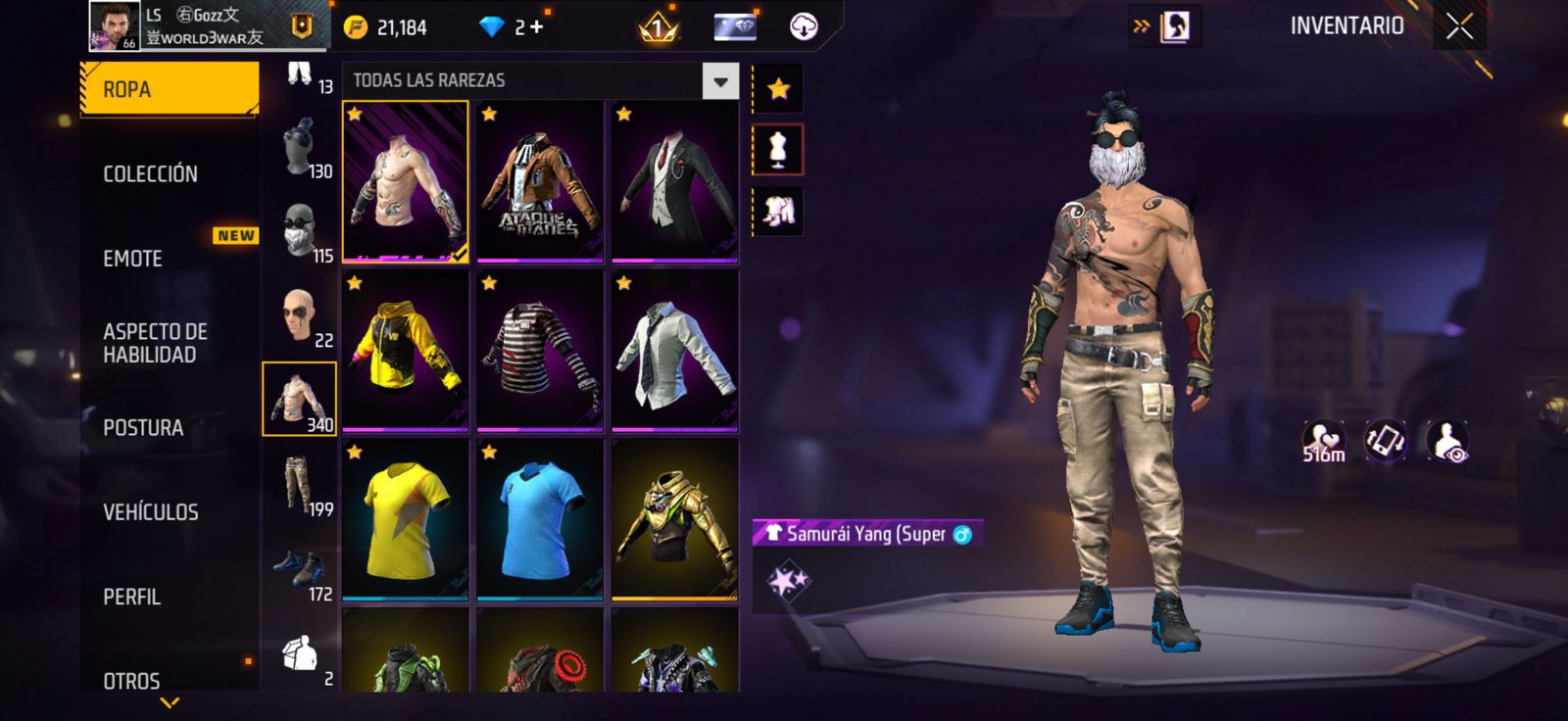The image size is (1568, 721).
Task: Toggle the star favorites filter
Action: (778, 89)
